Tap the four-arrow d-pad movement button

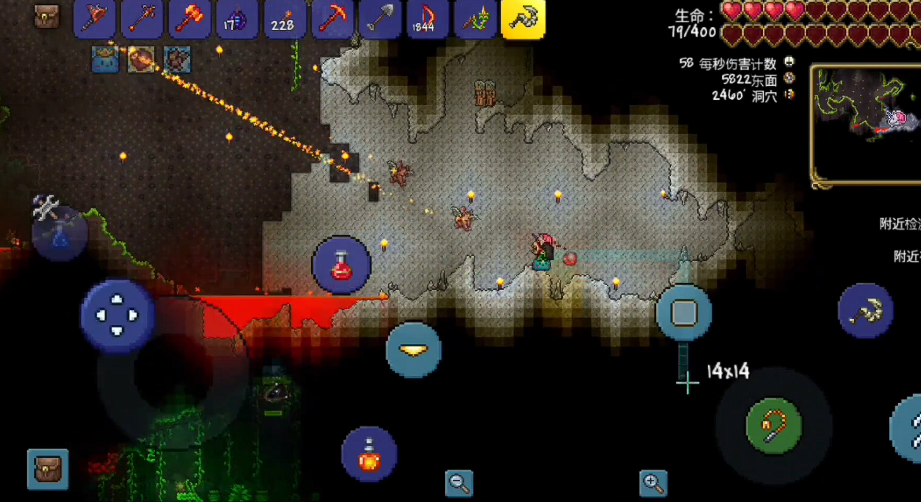coord(117,315)
